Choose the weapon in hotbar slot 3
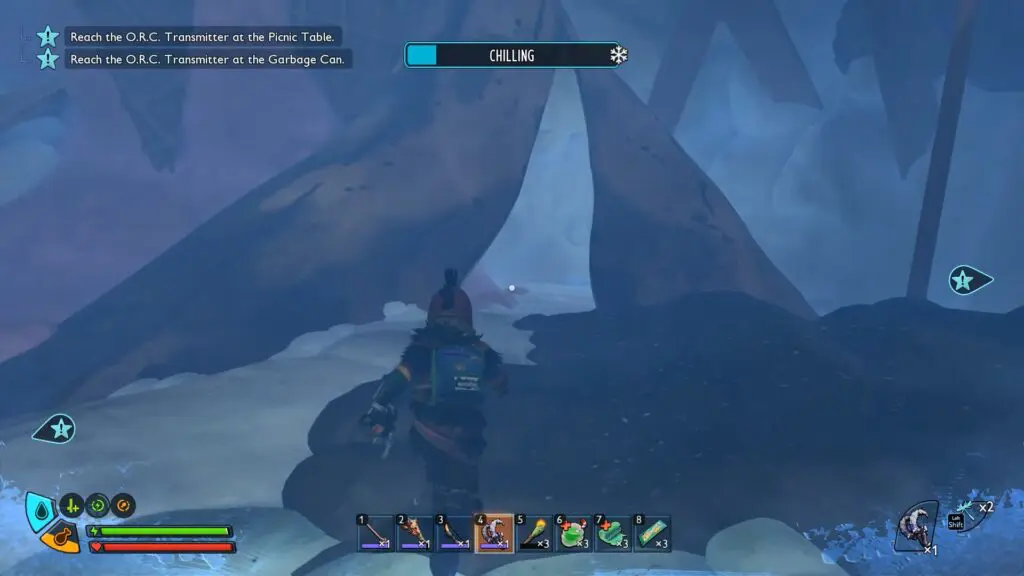The width and height of the screenshot is (1024, 576). tap(453, 534)
